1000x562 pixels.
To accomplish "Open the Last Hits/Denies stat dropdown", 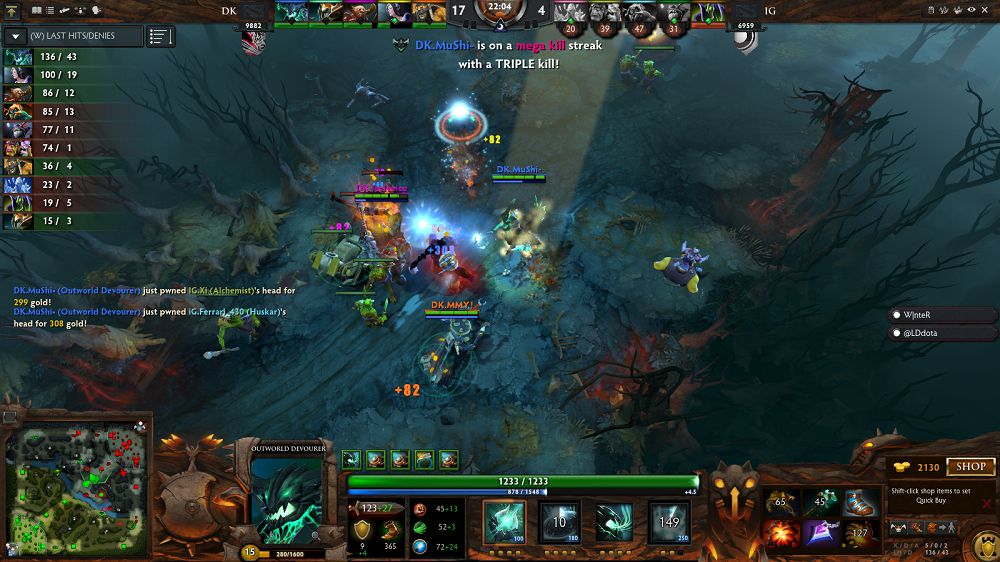I will pos(16,36).
